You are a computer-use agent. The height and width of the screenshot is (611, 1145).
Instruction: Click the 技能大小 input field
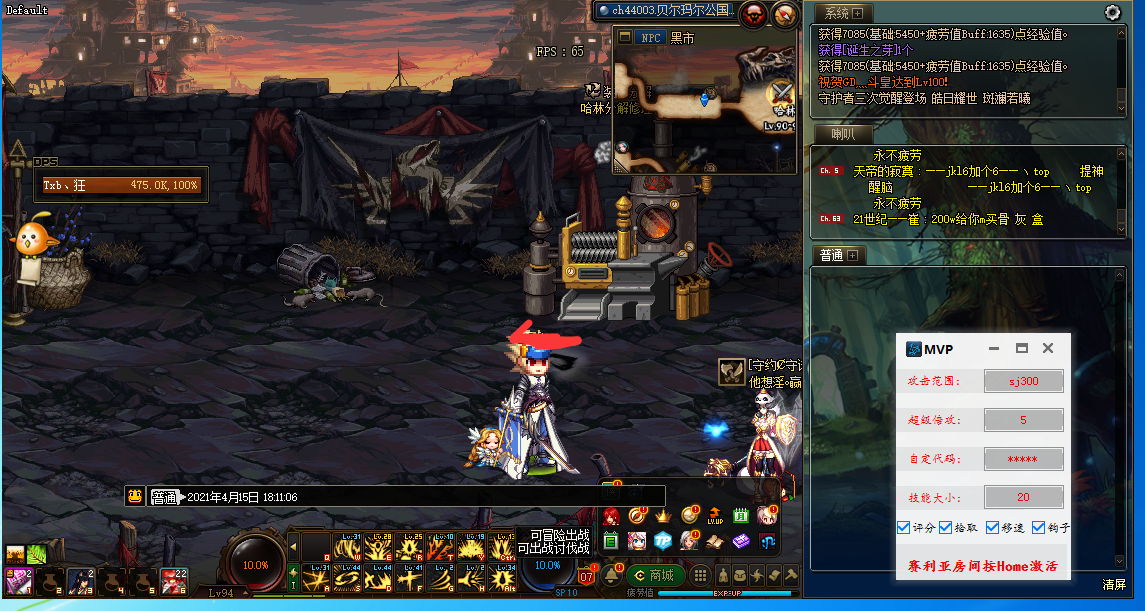pos(1023,497)
